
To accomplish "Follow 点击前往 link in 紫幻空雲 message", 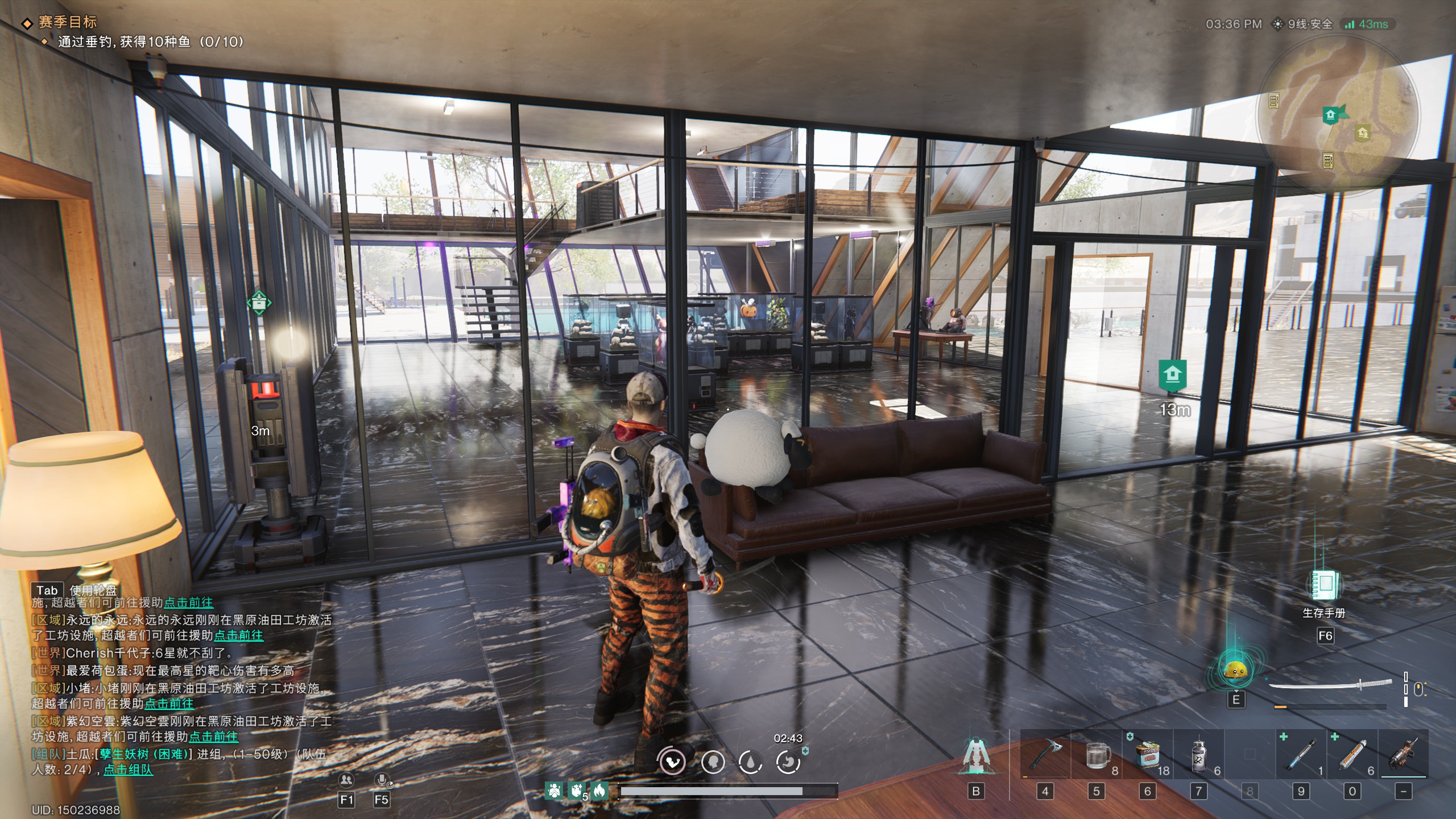I will pos(213,737).
